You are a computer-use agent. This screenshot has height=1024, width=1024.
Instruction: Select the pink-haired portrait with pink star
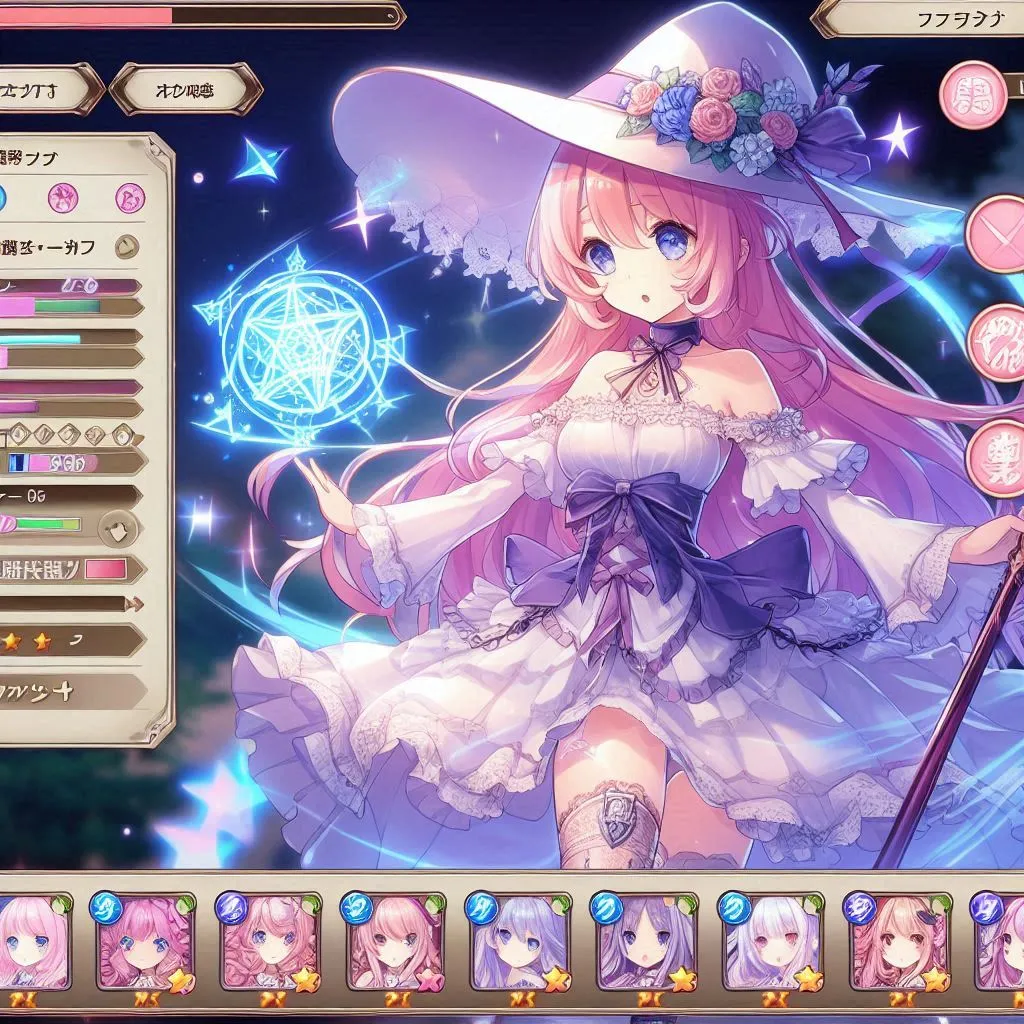[393, 940]
